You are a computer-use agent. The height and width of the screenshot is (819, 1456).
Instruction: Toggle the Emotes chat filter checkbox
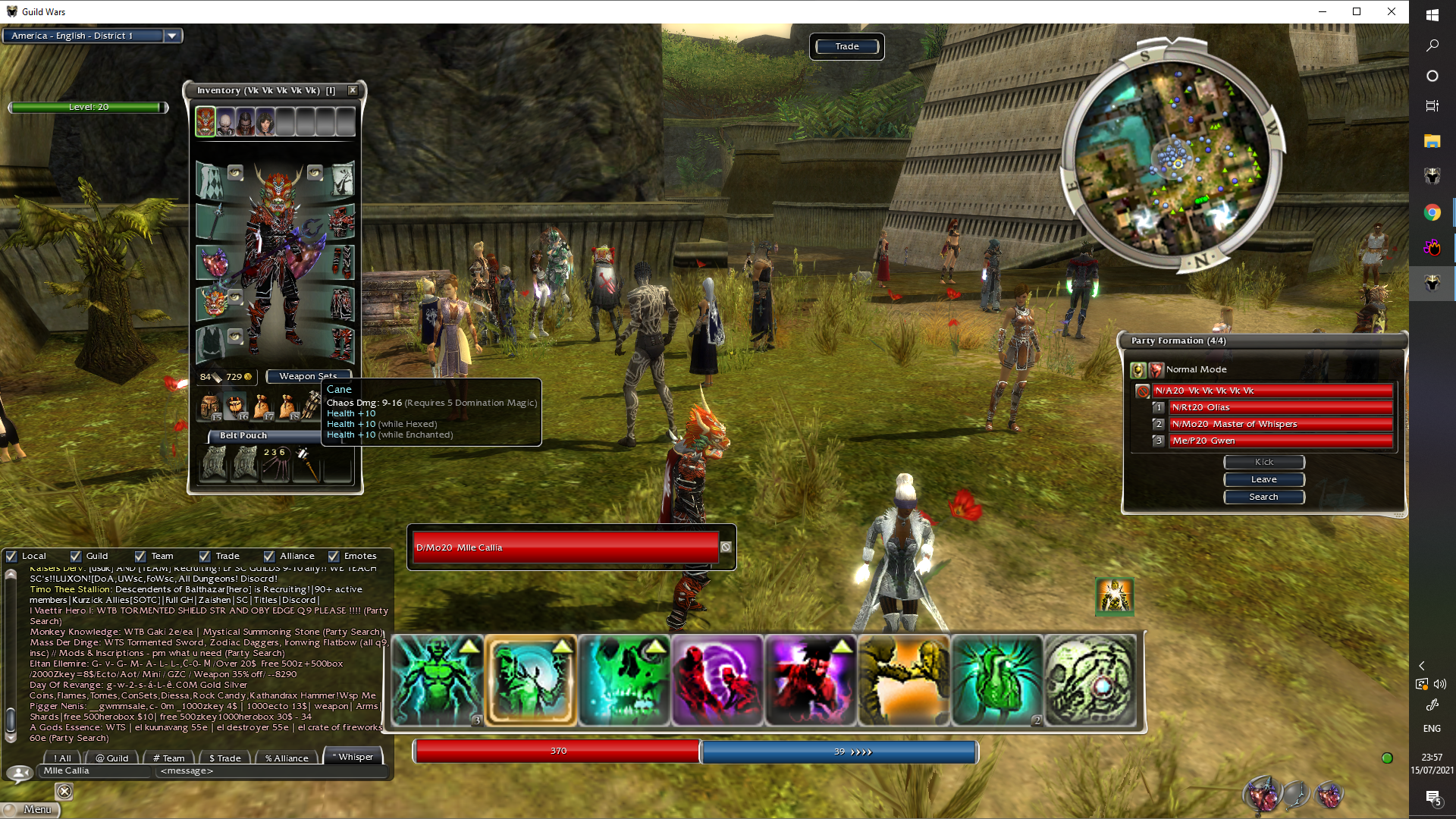click(x=334, y=556)
